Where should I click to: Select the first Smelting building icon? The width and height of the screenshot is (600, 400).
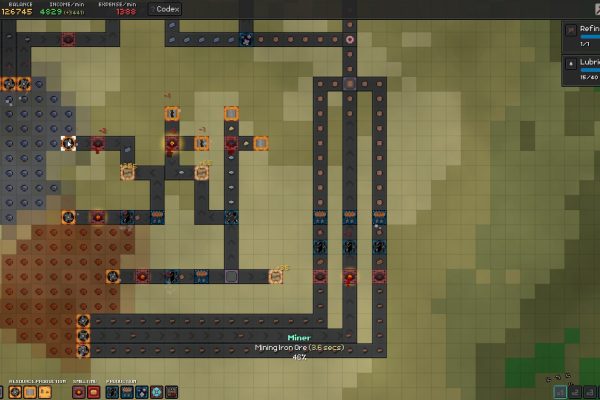[x=78, y=392]
